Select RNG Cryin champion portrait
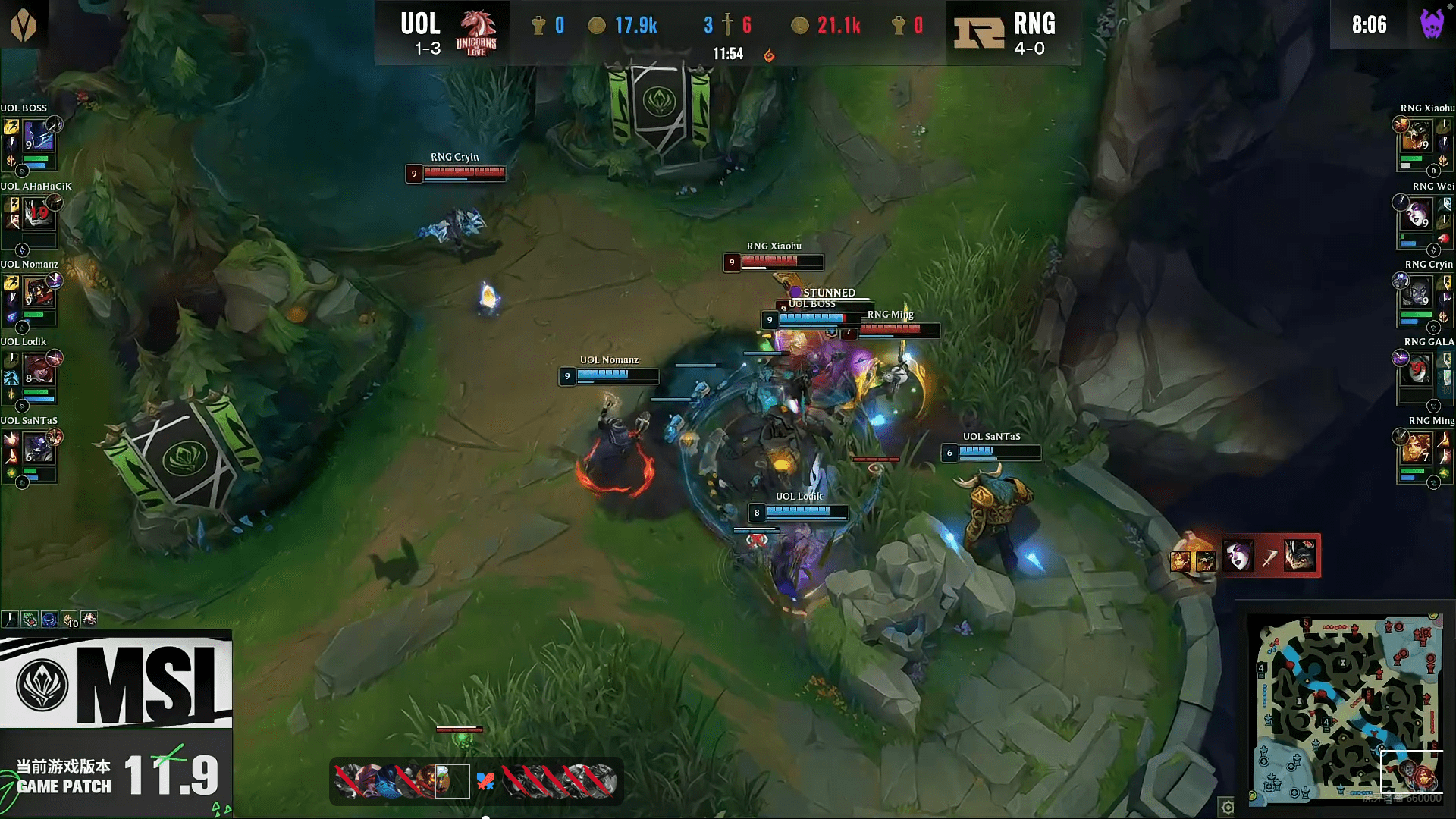 [1416, 293]
